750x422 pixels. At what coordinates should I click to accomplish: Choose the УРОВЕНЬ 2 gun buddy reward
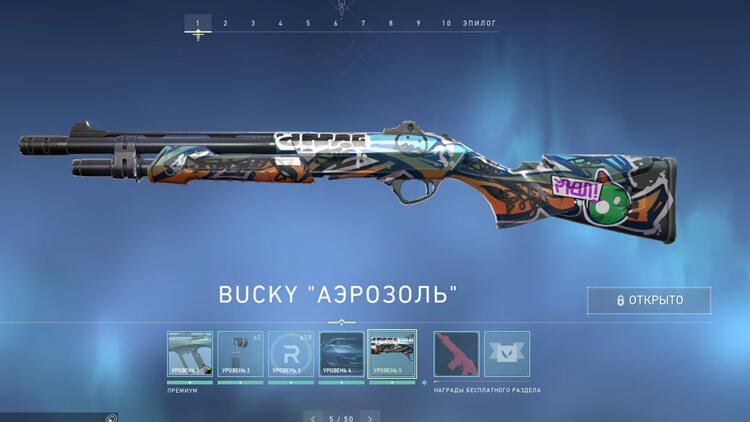[x=240, y=354]
